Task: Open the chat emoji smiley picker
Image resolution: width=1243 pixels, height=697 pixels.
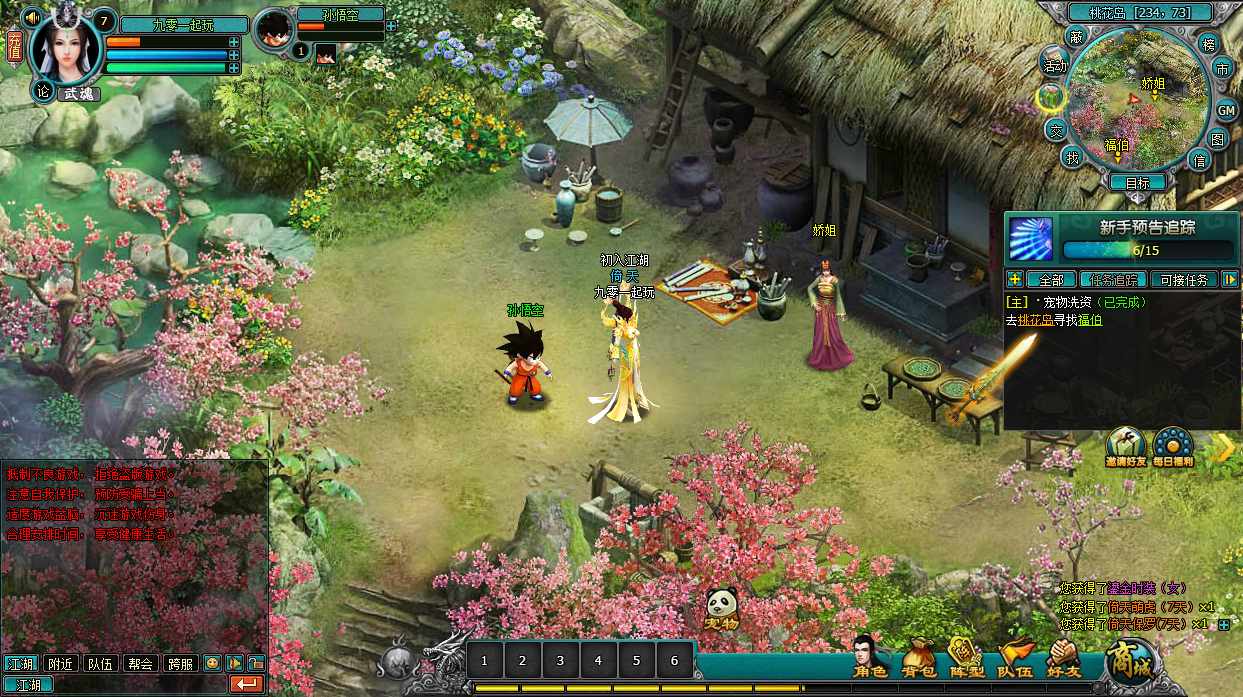Action: pyautogui.click(x=212, y=663)
